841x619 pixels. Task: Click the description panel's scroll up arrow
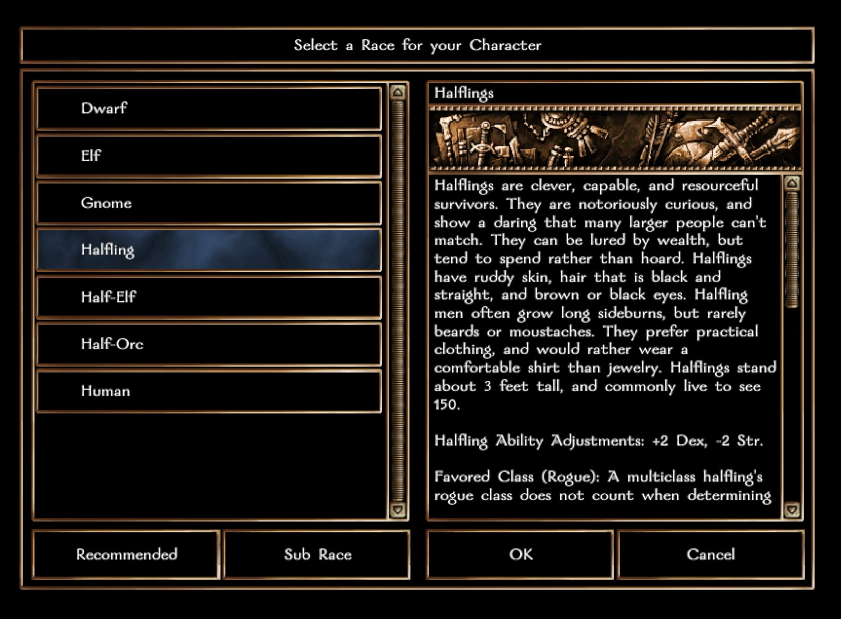[x=792, y=184]
